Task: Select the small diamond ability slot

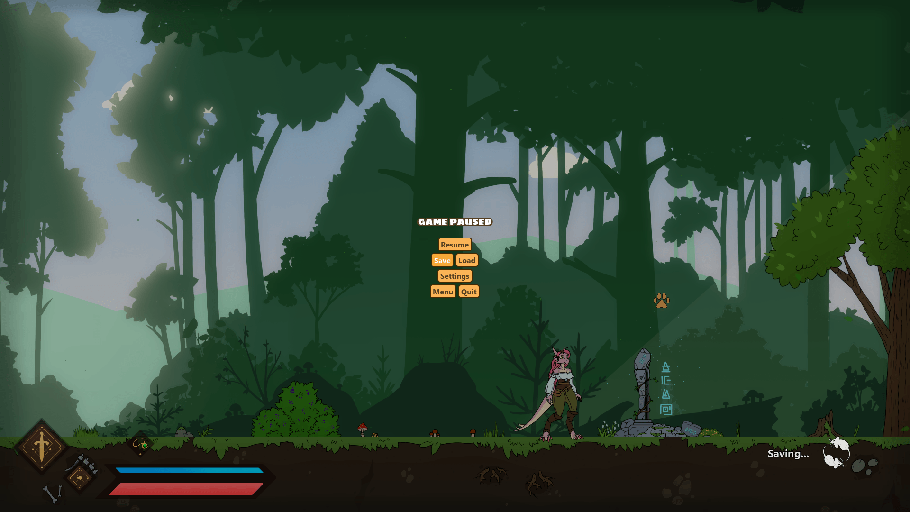Action: pos(79,477)
